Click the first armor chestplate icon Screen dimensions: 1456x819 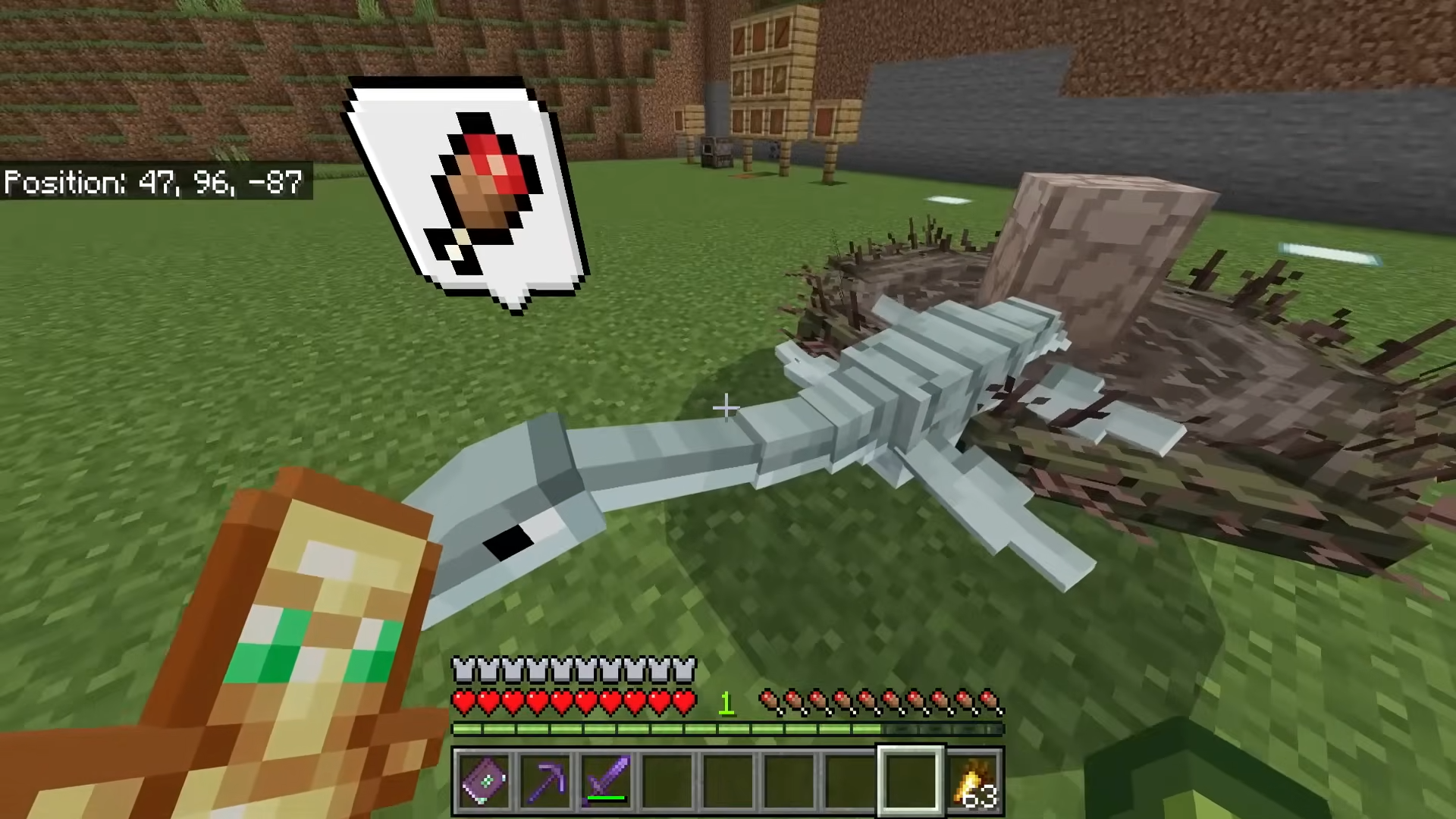click(463, 666)
